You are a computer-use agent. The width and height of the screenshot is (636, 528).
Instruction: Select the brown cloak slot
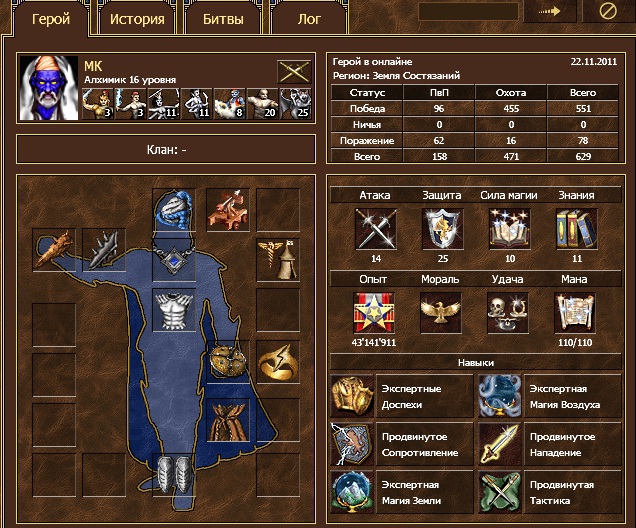pyautogui.click(x=227, y=422)
